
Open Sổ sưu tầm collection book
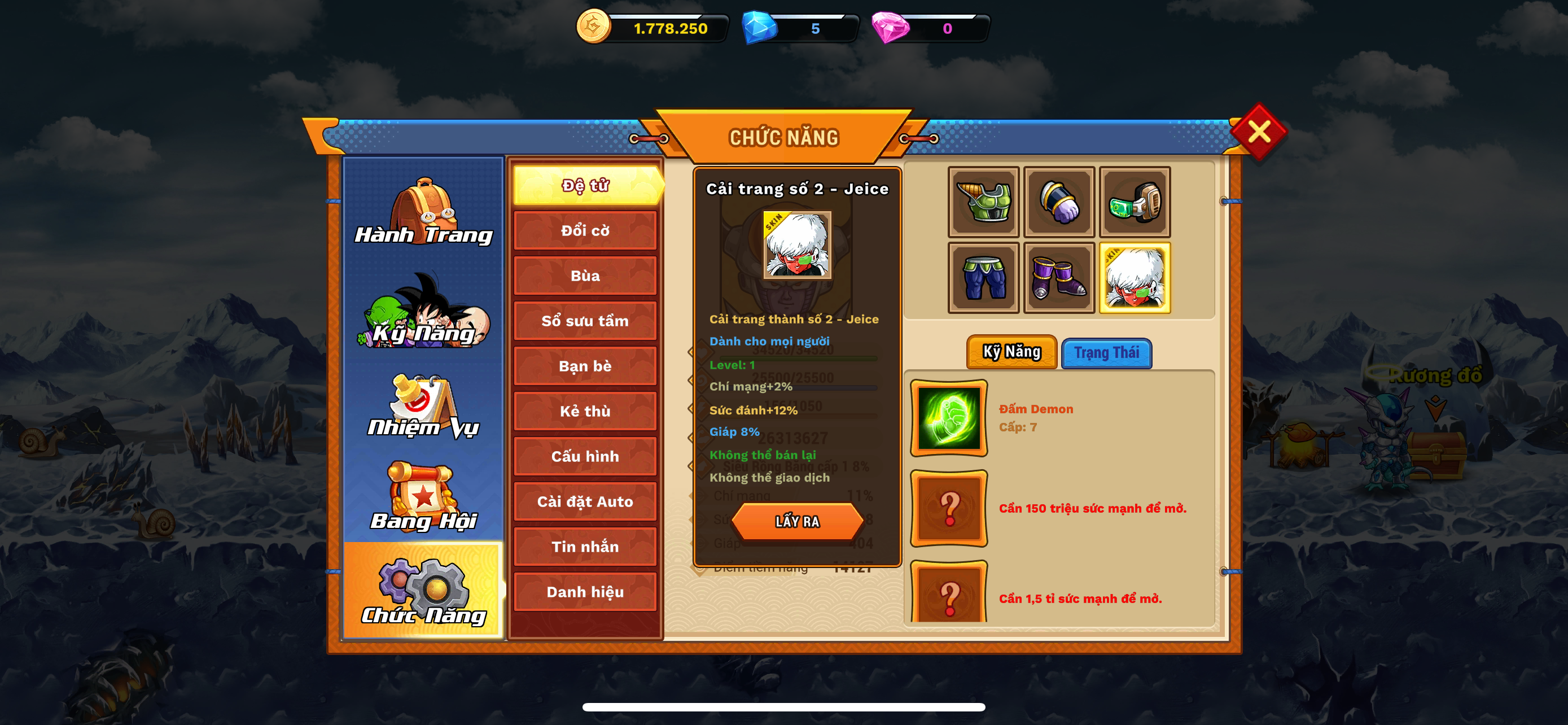click(585, 321)
